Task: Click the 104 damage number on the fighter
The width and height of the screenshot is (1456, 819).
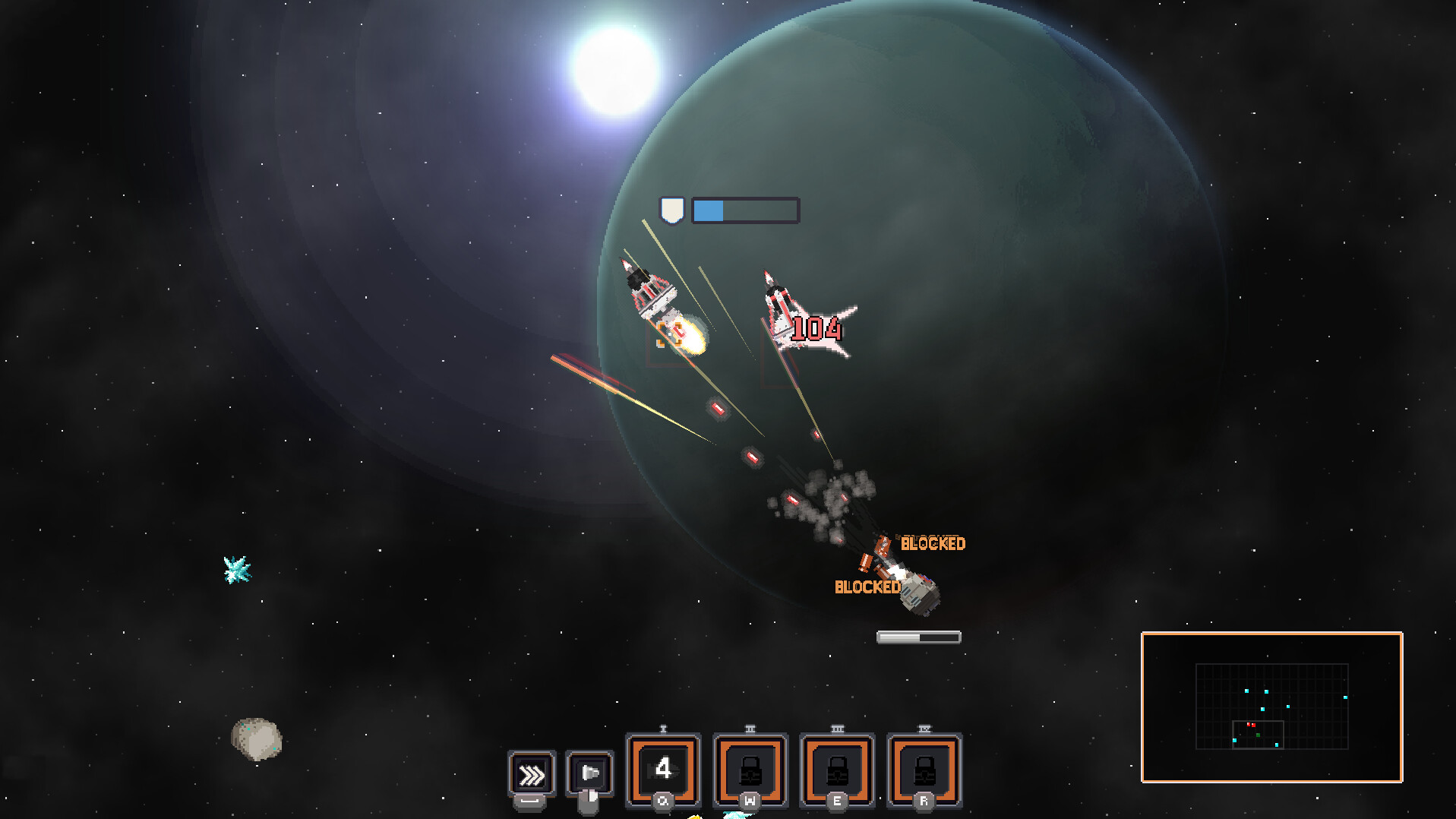Action: pyautogui.click(x=816, y=330)
